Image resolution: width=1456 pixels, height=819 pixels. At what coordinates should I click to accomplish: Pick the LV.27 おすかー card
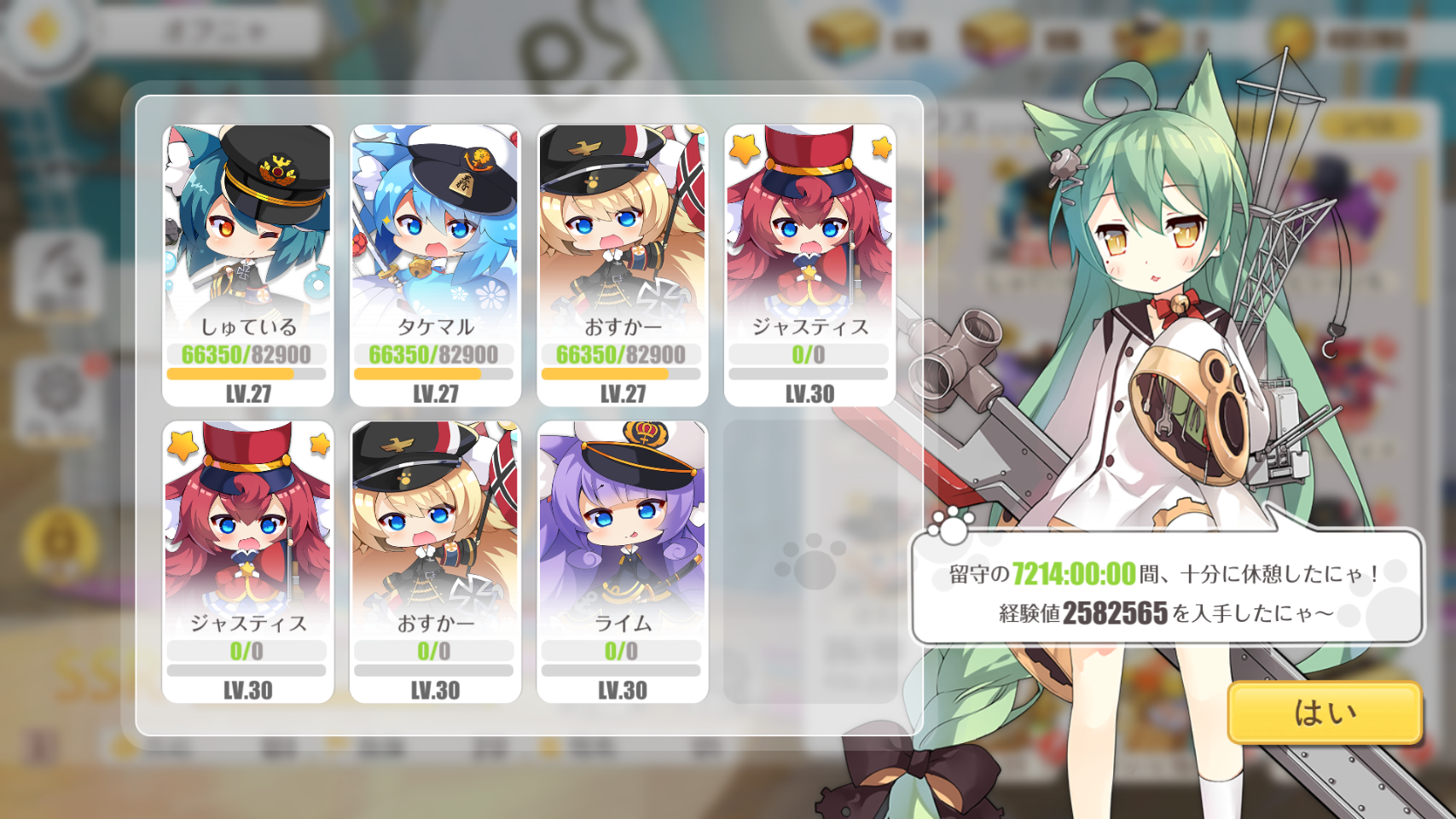click(x=623, y=265)
